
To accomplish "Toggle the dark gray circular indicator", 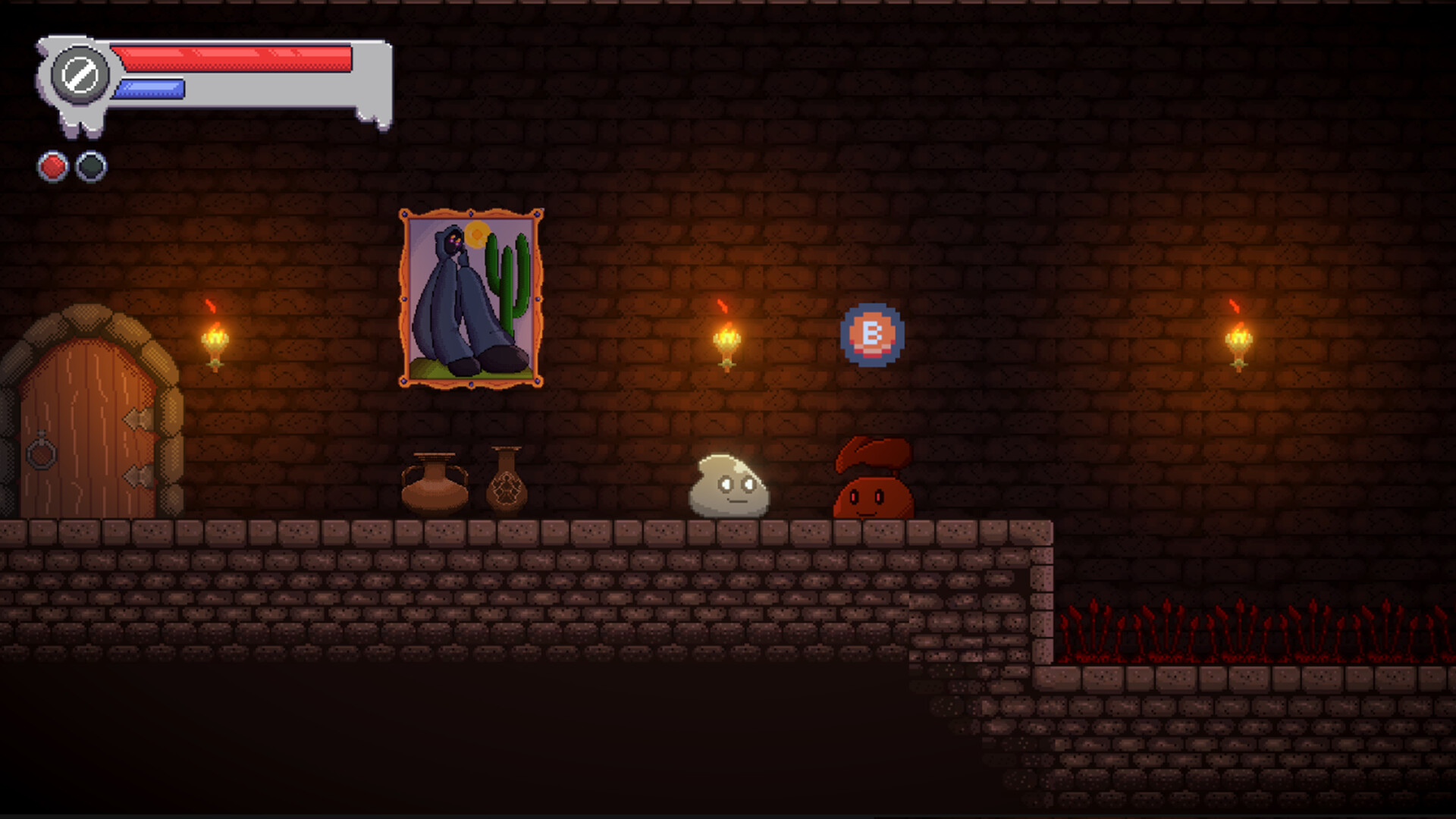I will pos(91,166).
